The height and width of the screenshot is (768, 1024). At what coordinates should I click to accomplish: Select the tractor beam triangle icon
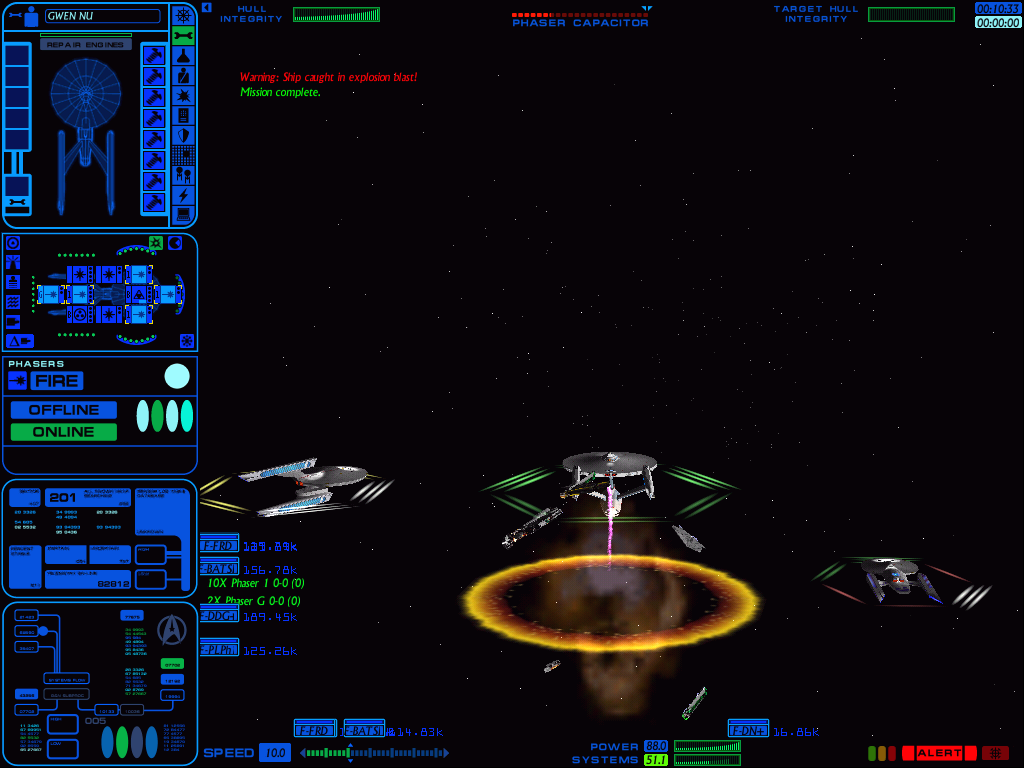point(20,341)
